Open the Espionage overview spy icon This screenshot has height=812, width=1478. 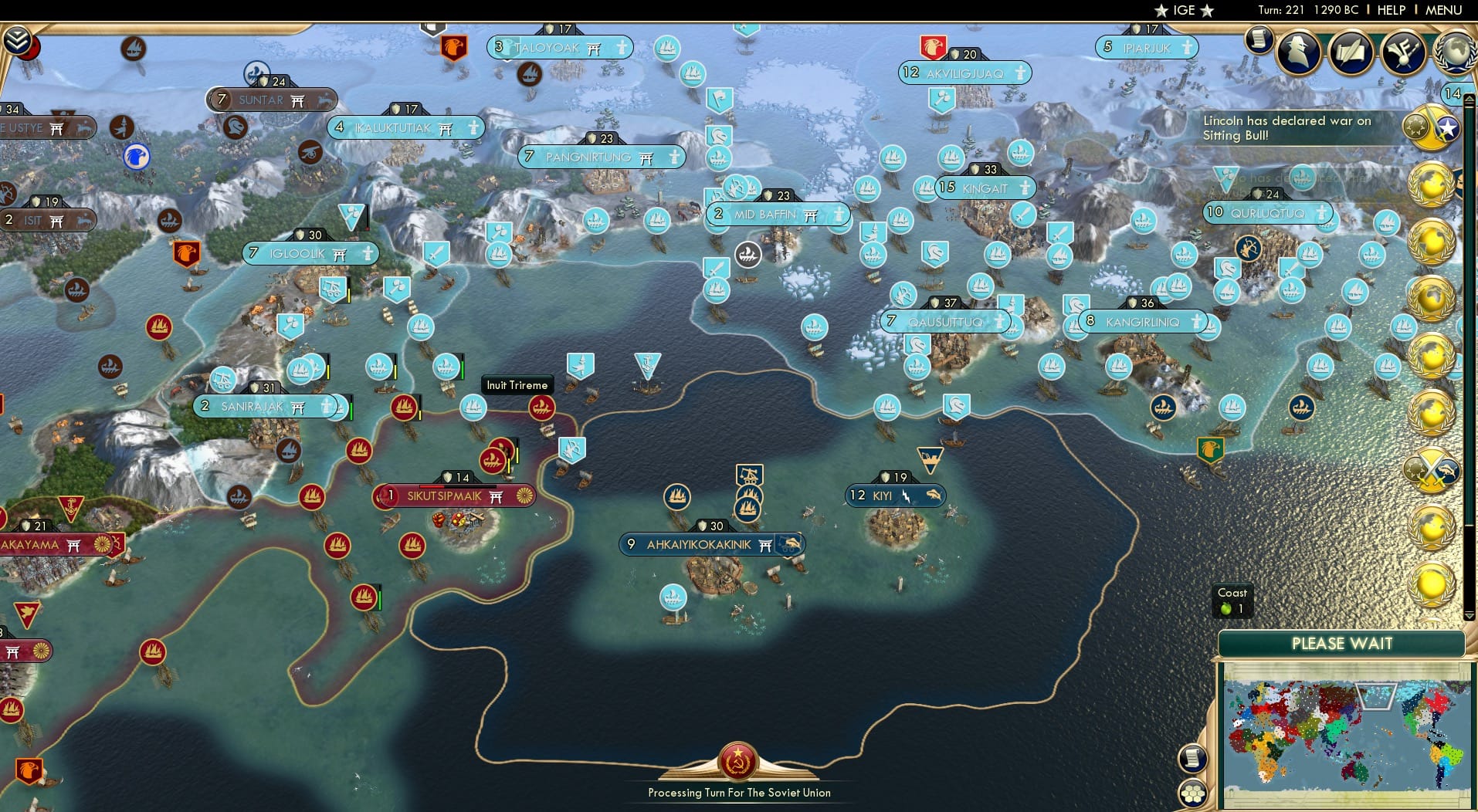[1298, 52]
